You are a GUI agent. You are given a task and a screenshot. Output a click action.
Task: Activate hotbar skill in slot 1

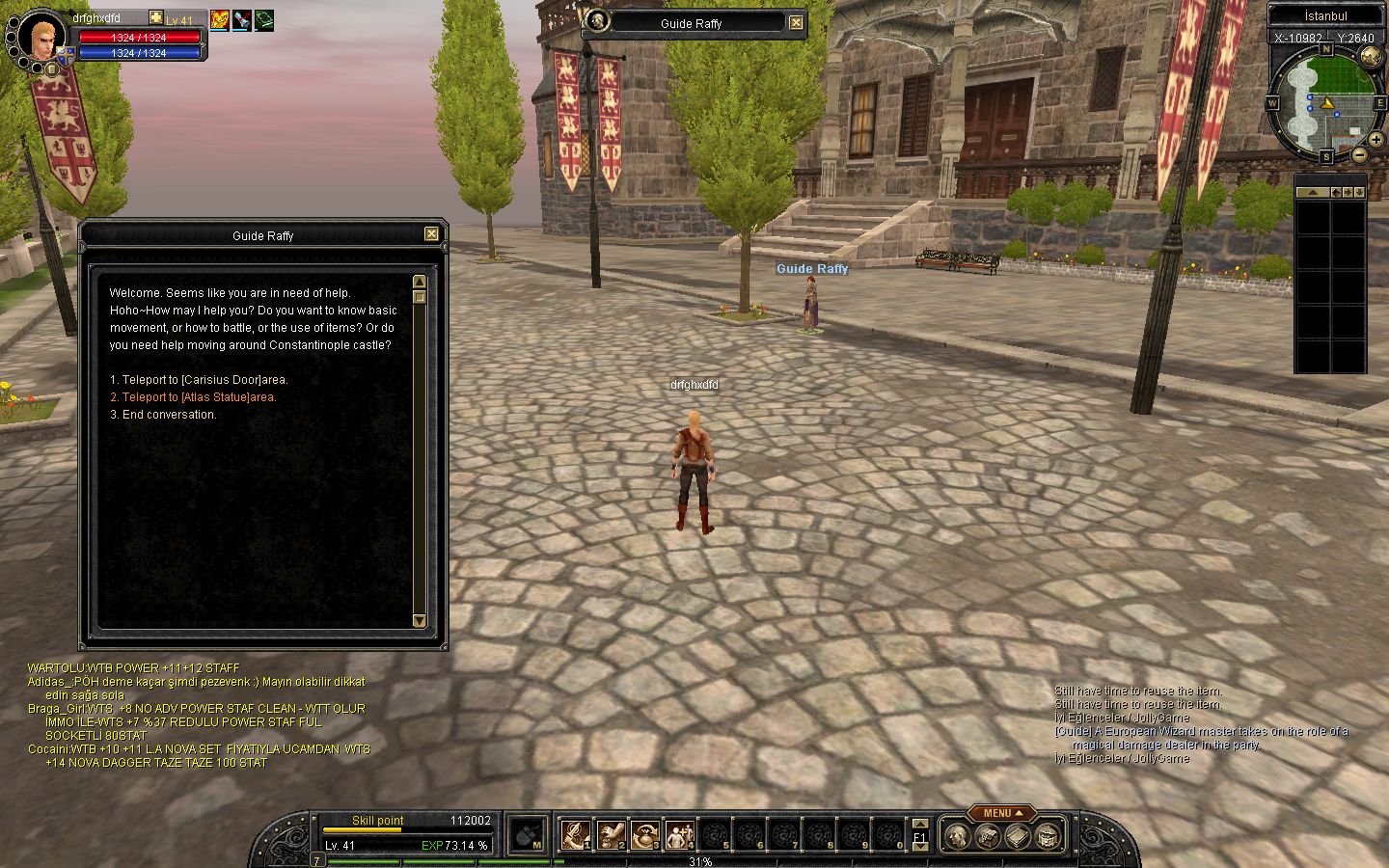pyautogui.click(x=576, y=834)
